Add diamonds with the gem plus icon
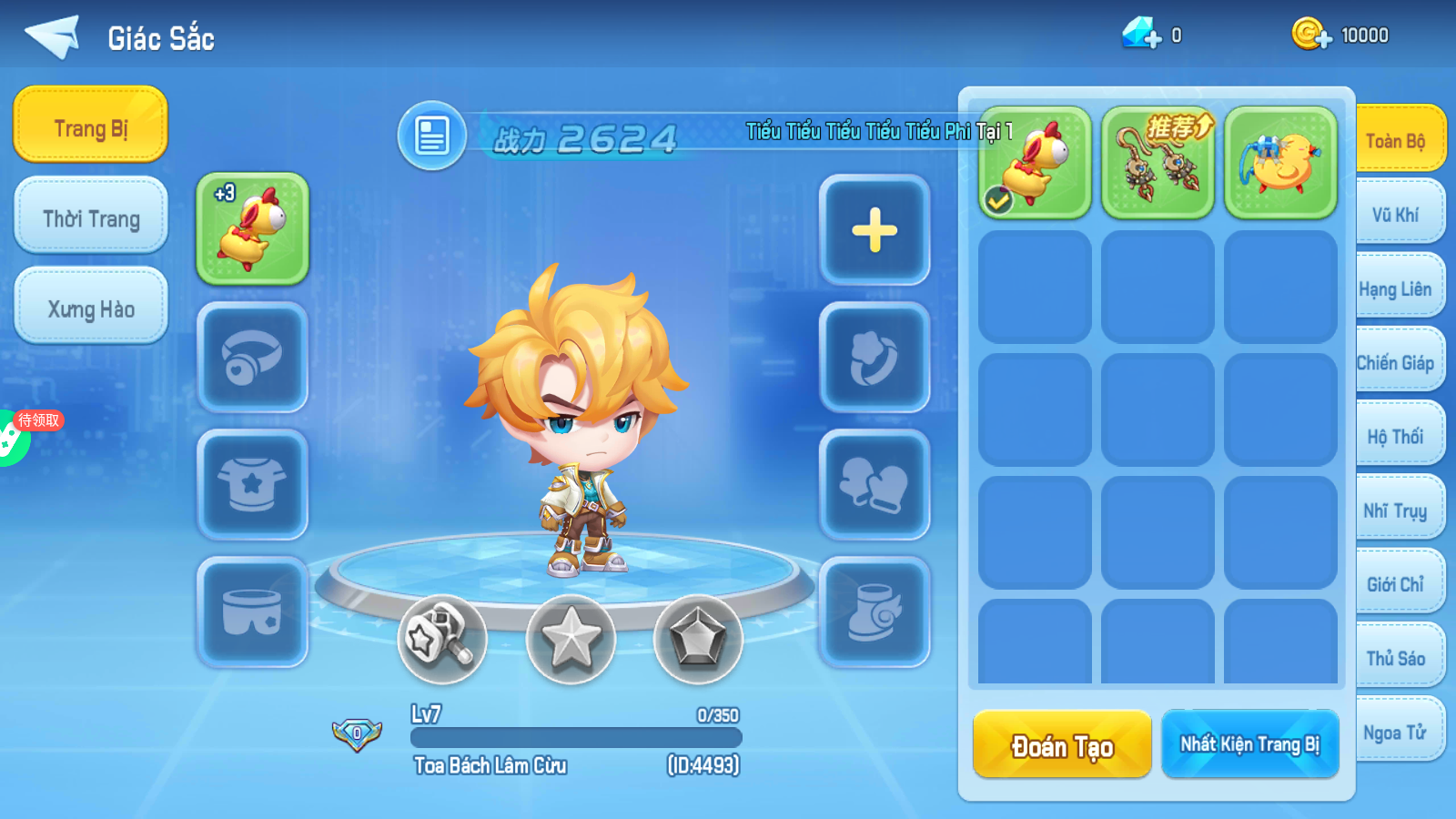 (x=1142, y=35)
